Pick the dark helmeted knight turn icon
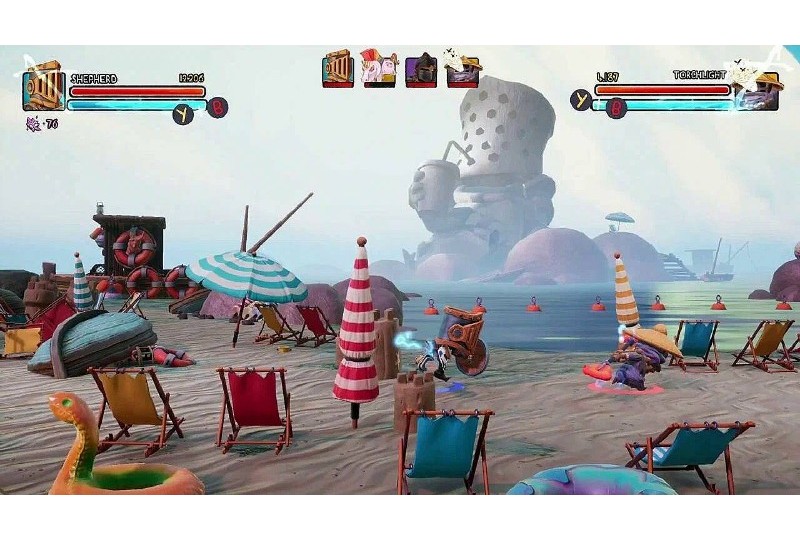The height and width of the screenshot is (540, 800). tap(421, 69)
